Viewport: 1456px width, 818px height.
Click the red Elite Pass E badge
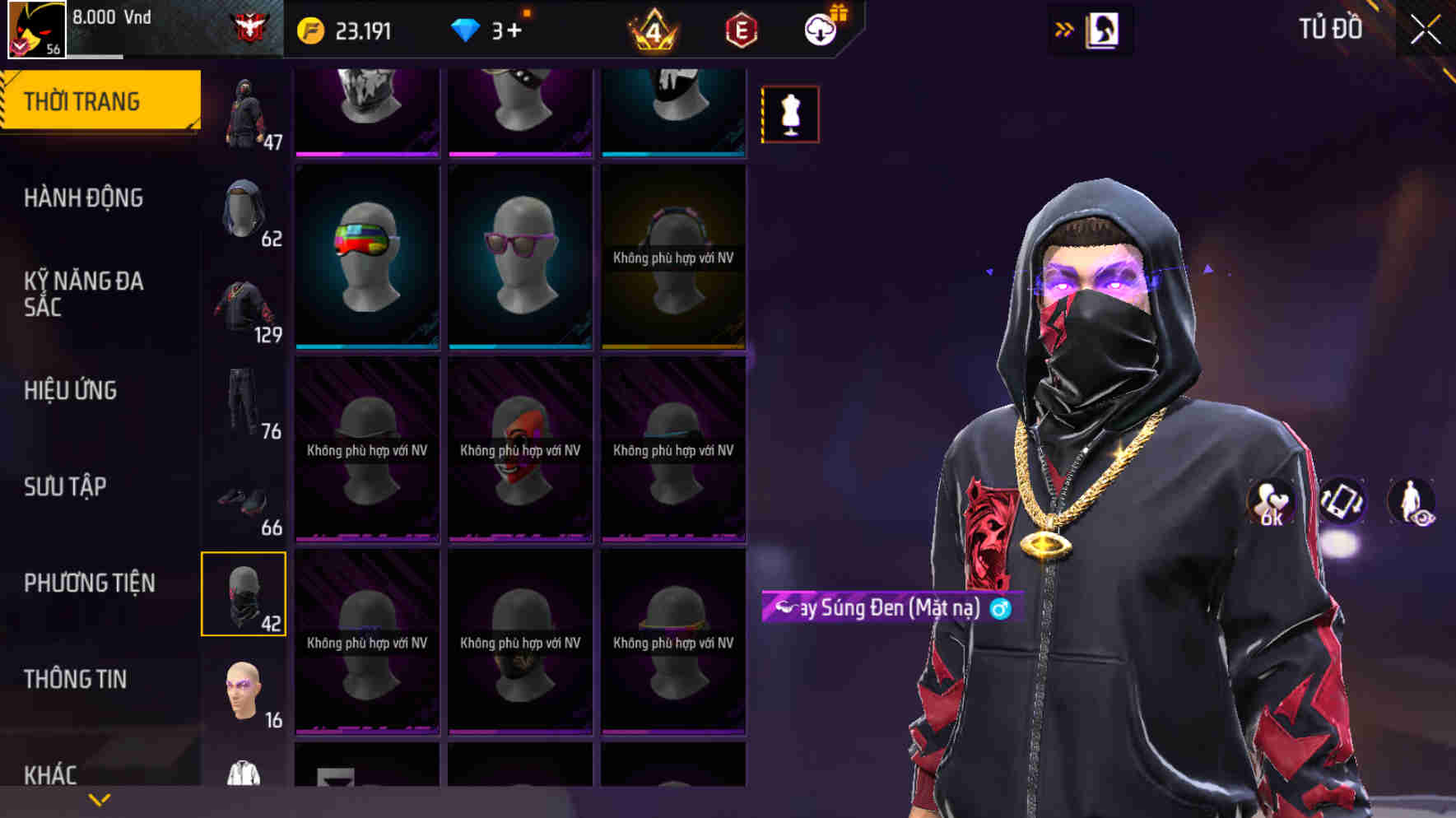pos(739,30)
